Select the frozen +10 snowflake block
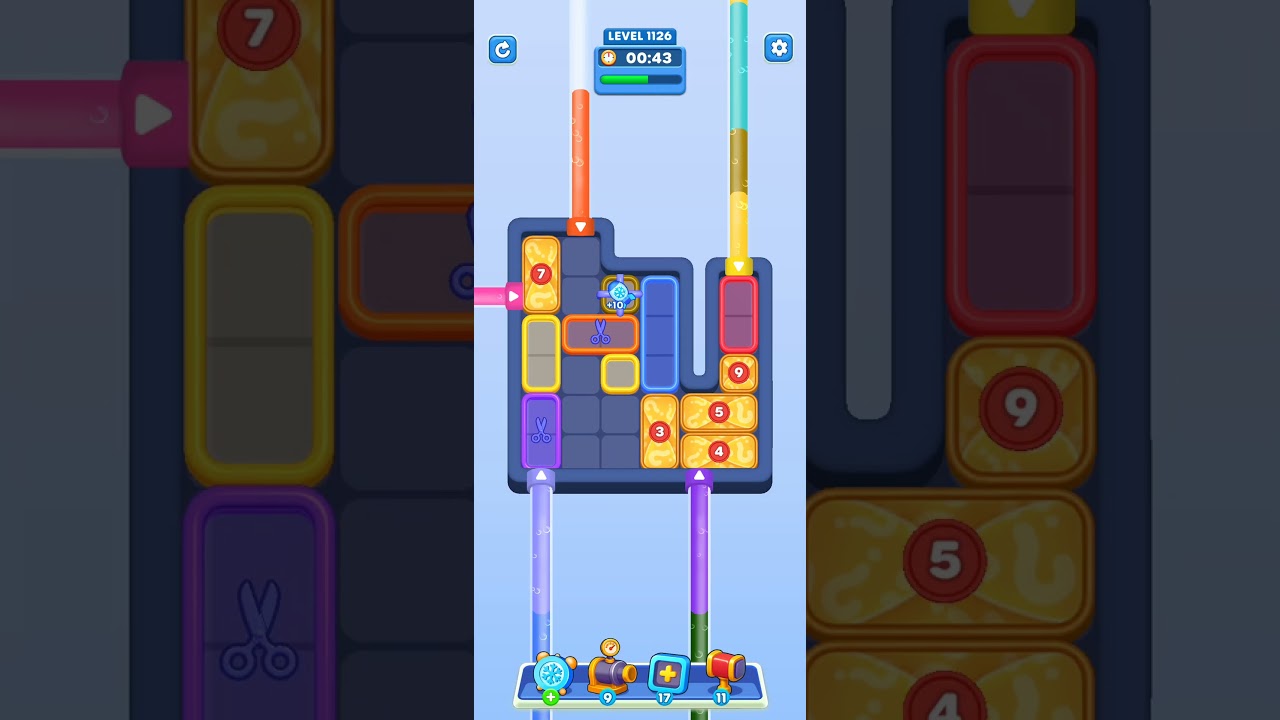Screen dimensions: 1280x720 (x=619, y=293)
